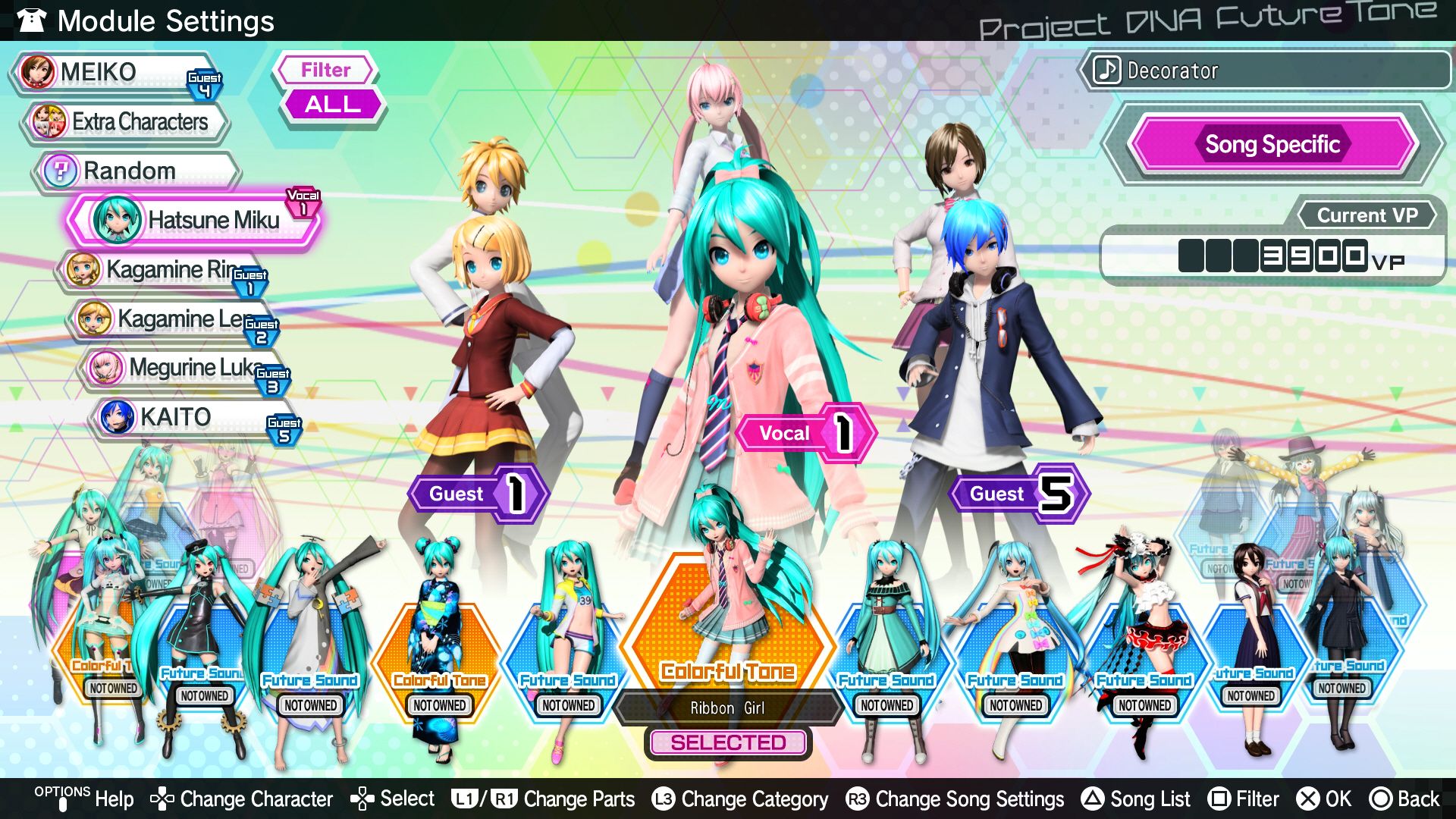The image size is (1456, 819).
Task: Click the Help menu entry
Action: (x=114, y=799)
